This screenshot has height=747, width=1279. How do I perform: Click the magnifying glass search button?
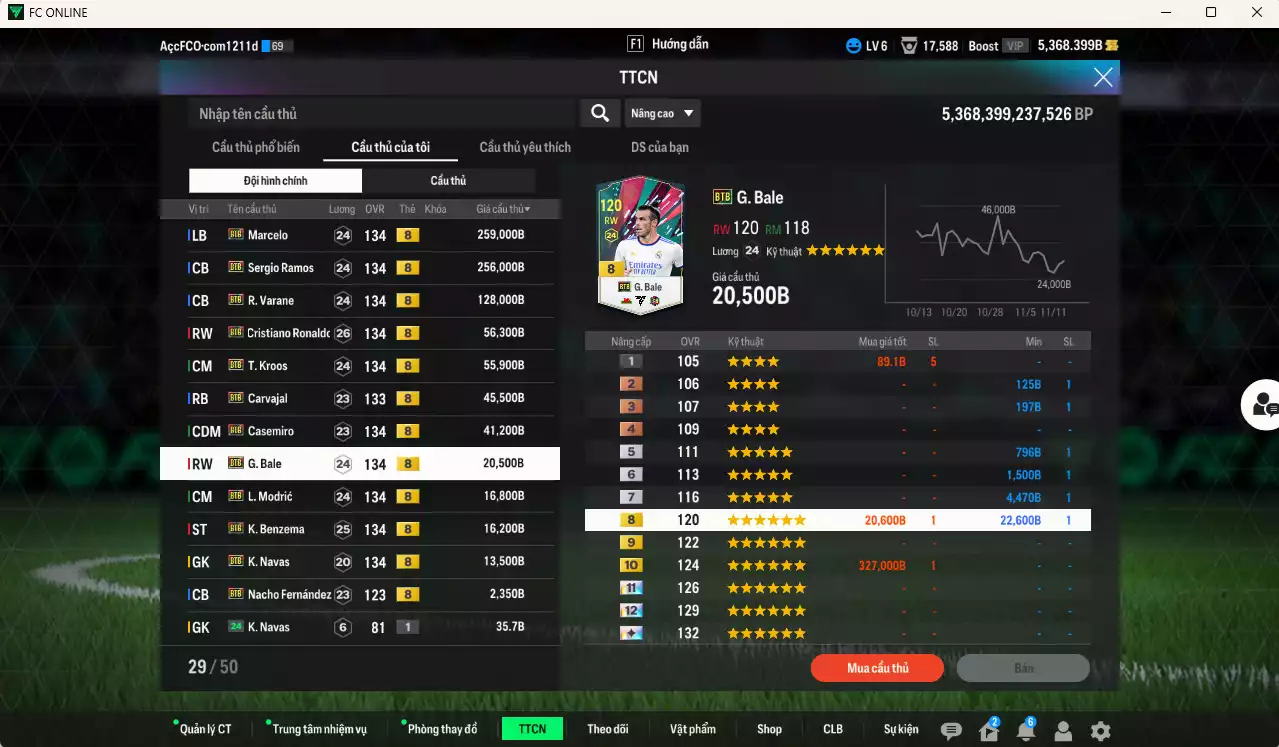[x=600, y=114]
